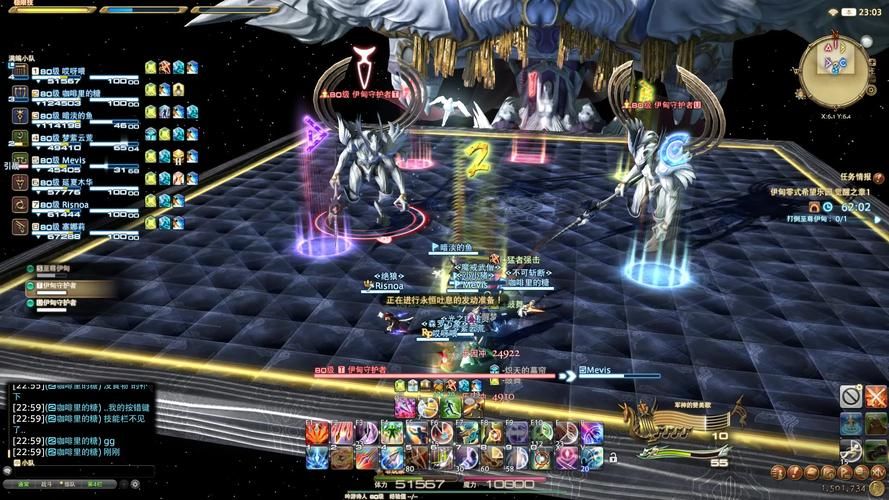Target party member 暗淡的鱼 in party list

75,116
